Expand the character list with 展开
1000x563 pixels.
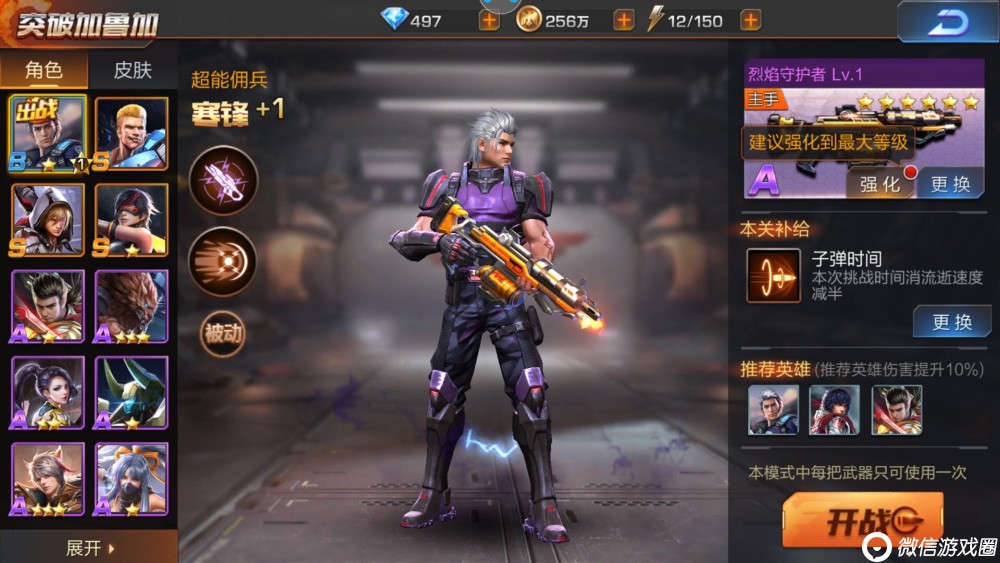pyautogui.click(x=89, y=548)
